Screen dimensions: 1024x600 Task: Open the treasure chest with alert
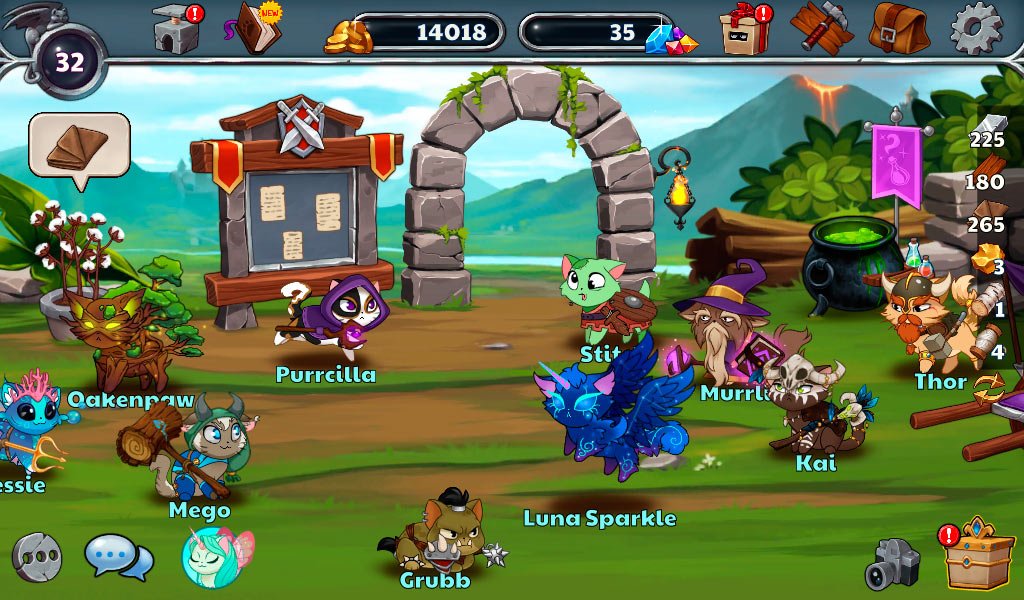[x=978, y=556]
